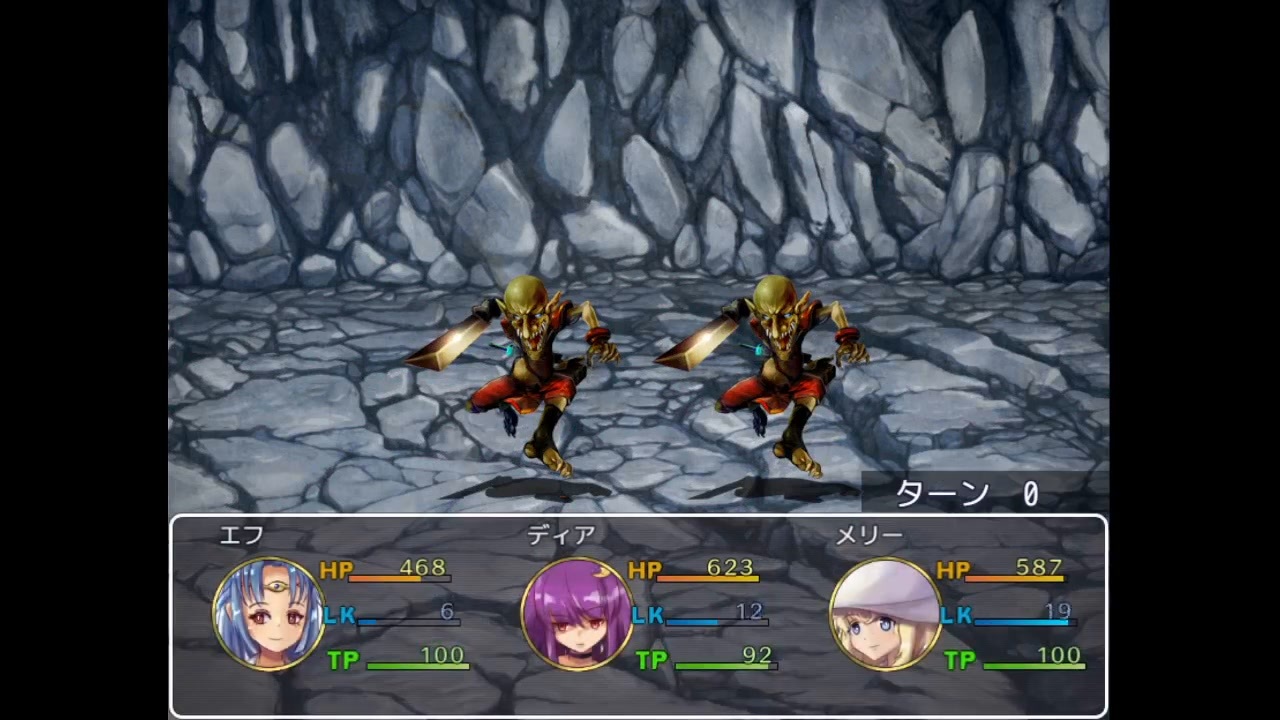Click メリー's TP value 100
The image size is (1280, 720).
point(1060,657)
